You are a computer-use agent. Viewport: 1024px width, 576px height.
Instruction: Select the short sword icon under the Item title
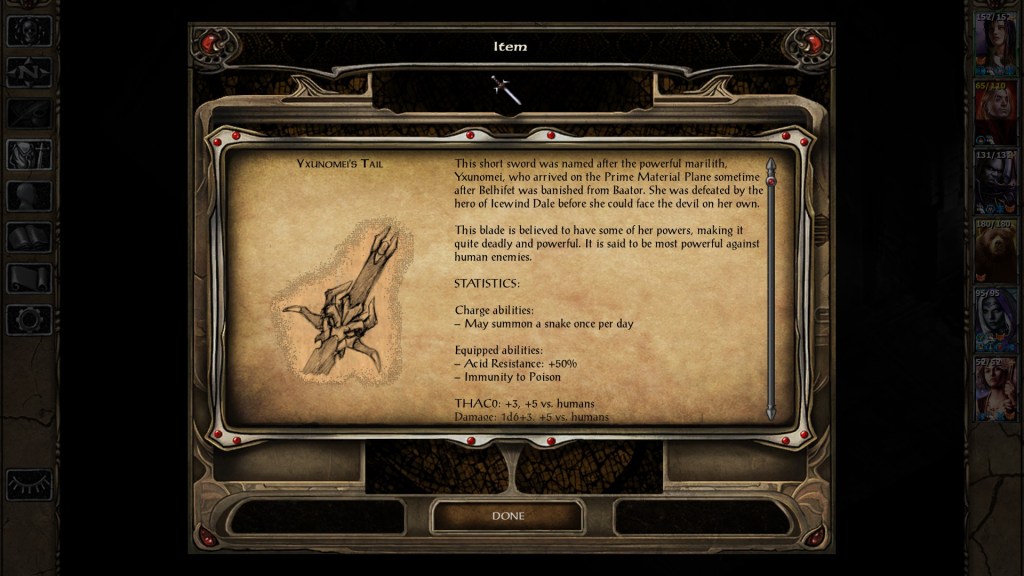(x=506, y=90)
